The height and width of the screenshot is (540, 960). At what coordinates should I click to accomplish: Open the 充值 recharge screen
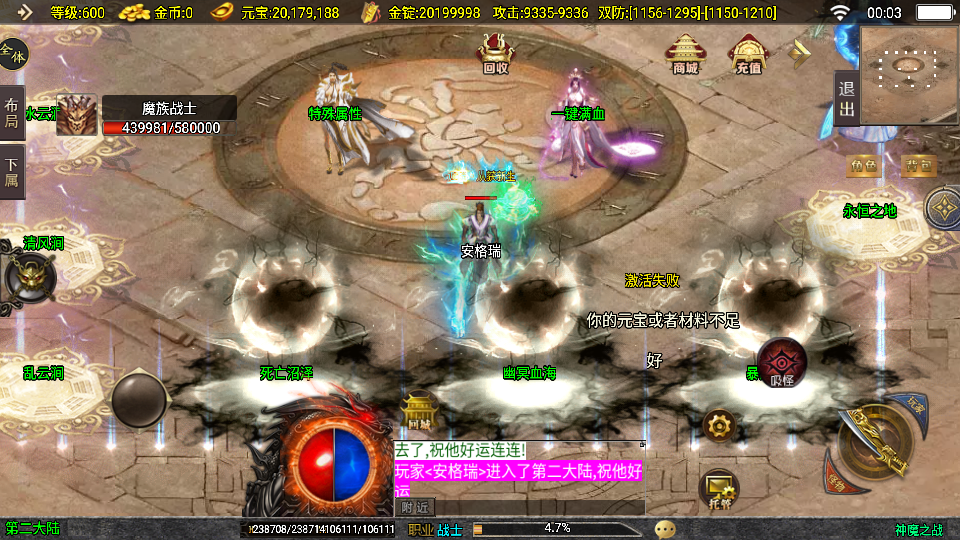748,53
